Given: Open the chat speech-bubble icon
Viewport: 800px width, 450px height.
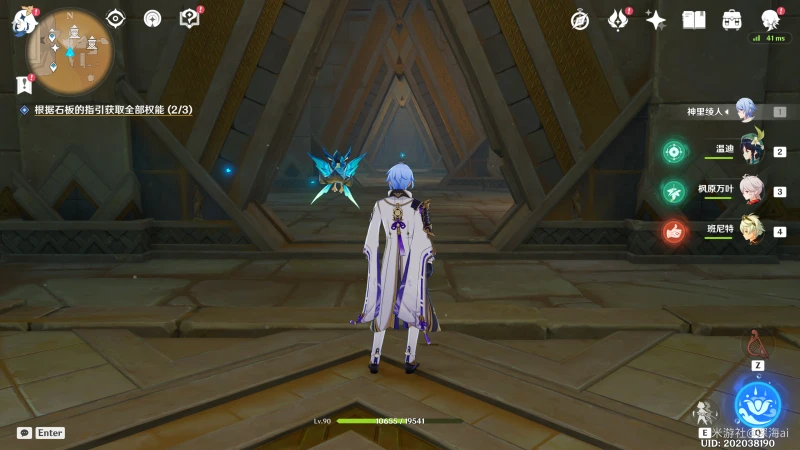Looking at the screenshot, I should [24, 433].
